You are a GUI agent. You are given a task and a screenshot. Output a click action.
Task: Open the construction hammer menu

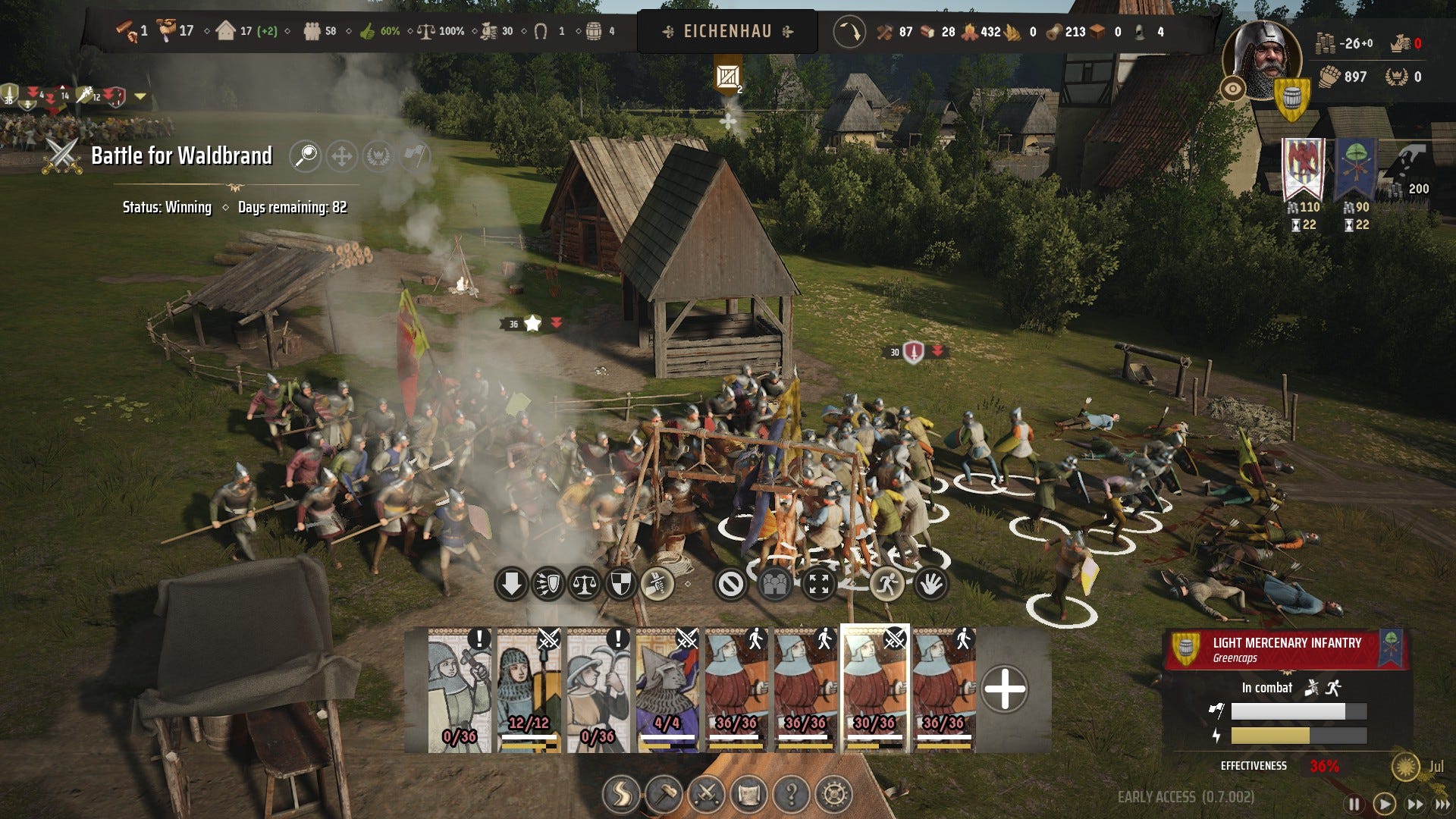coord(664,794)
